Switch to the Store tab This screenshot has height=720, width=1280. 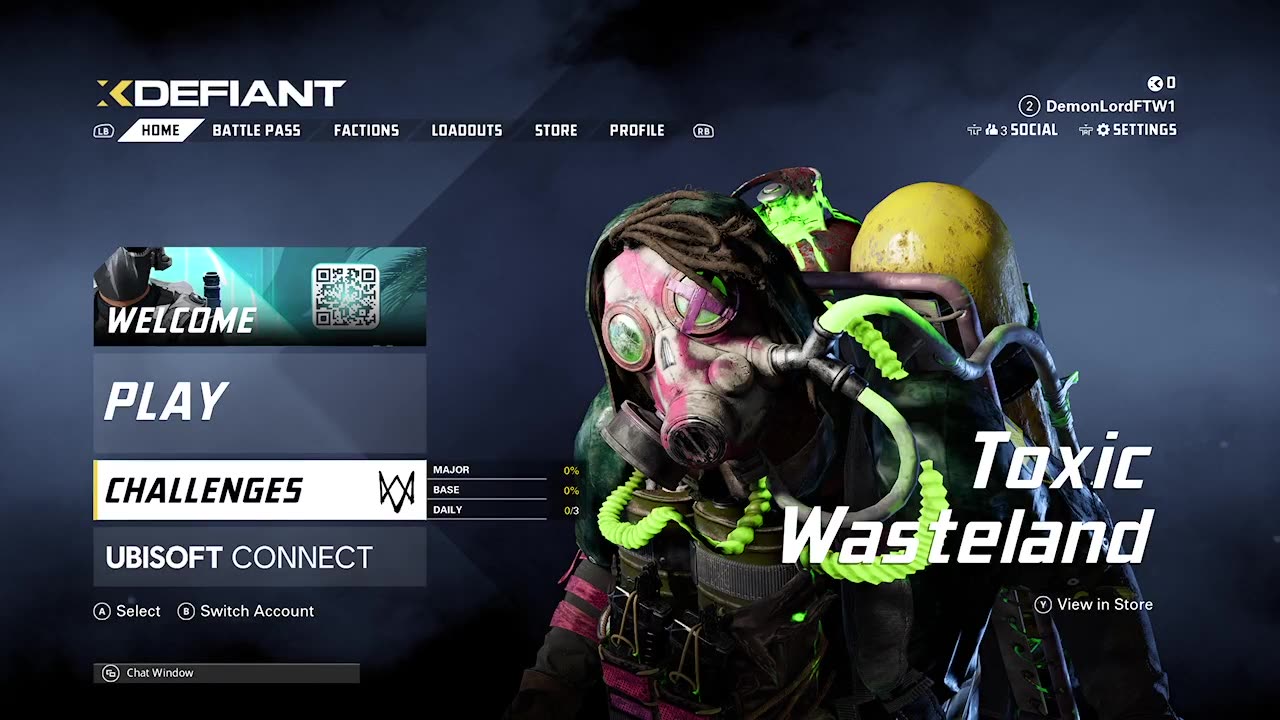(556, 130)
